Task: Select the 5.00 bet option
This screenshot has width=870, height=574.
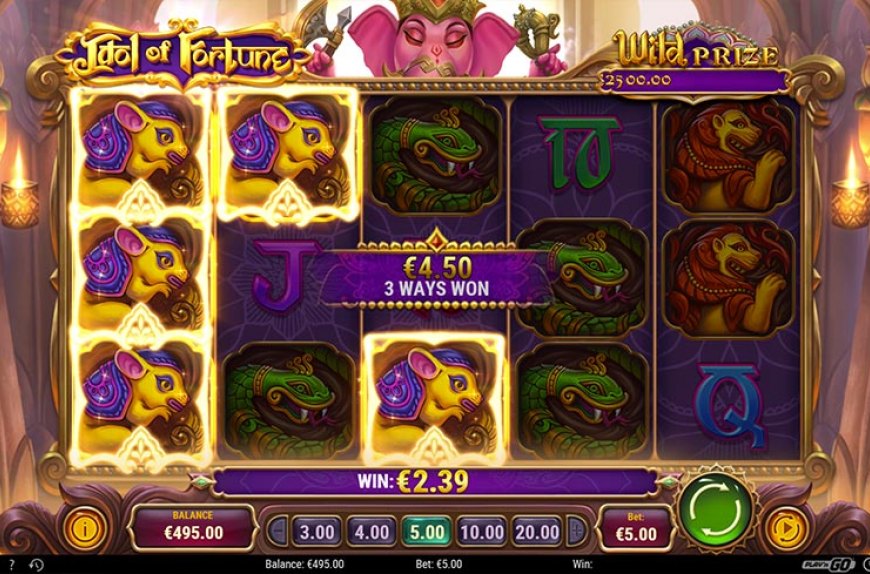Action: point(428,531)
